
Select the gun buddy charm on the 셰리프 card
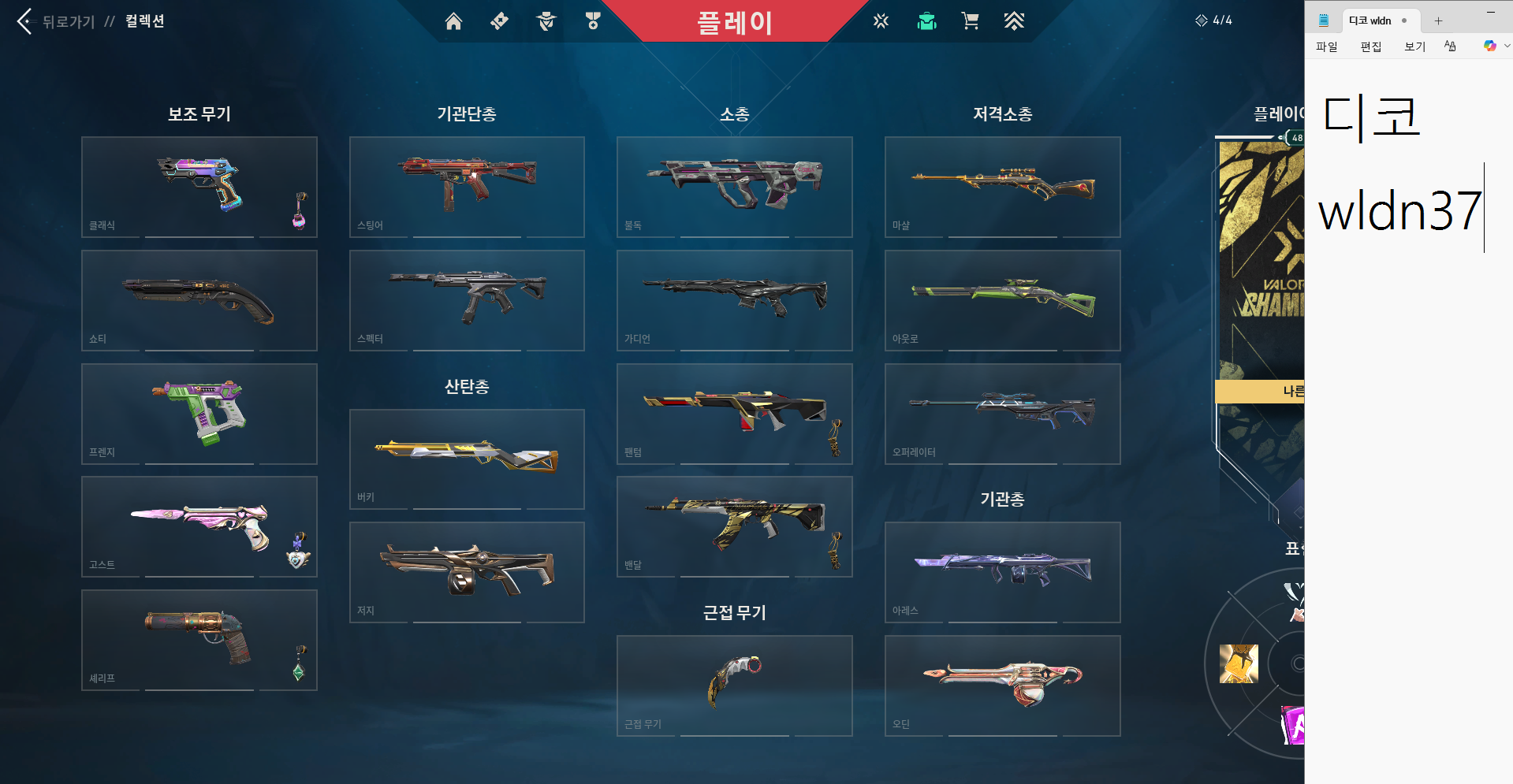298,666
